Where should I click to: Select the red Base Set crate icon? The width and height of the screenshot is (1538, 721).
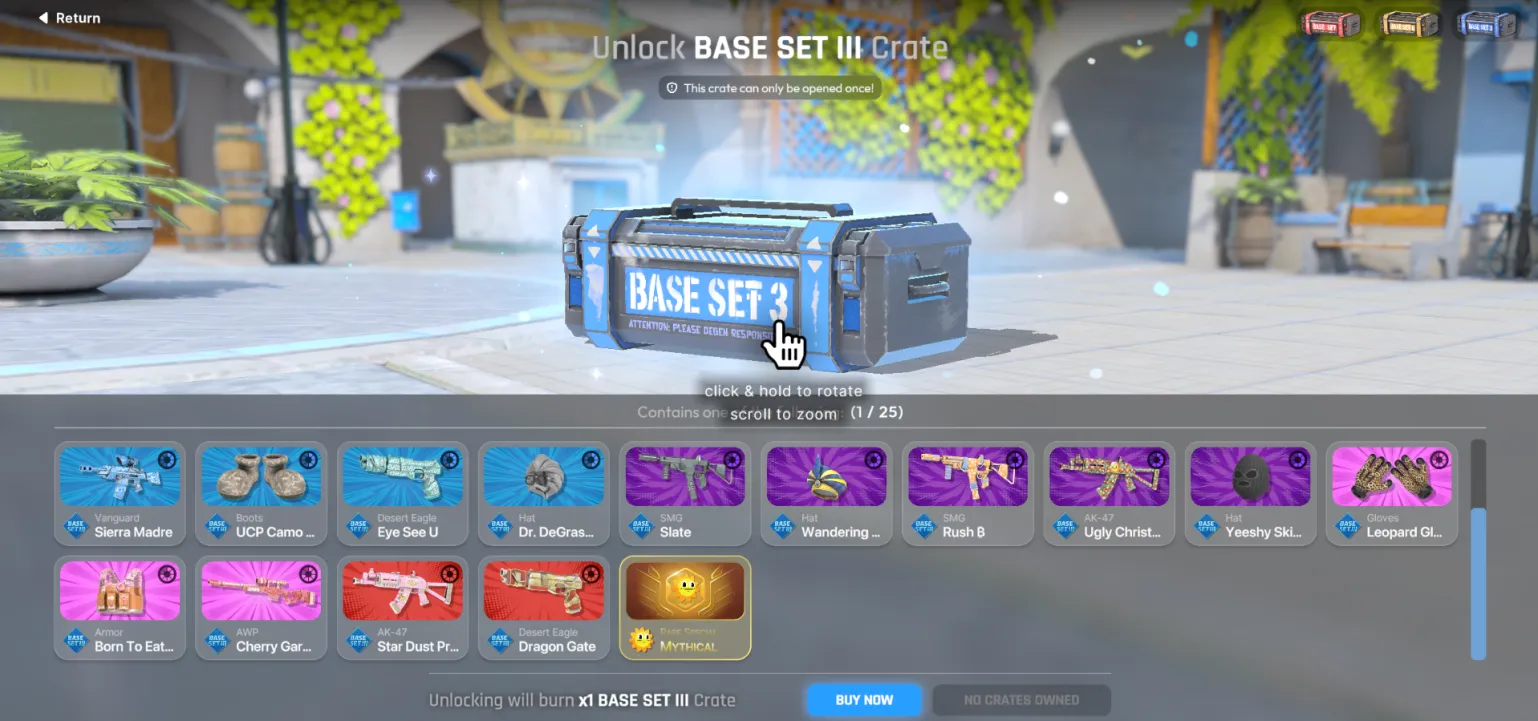click(x=1331, y=24)
